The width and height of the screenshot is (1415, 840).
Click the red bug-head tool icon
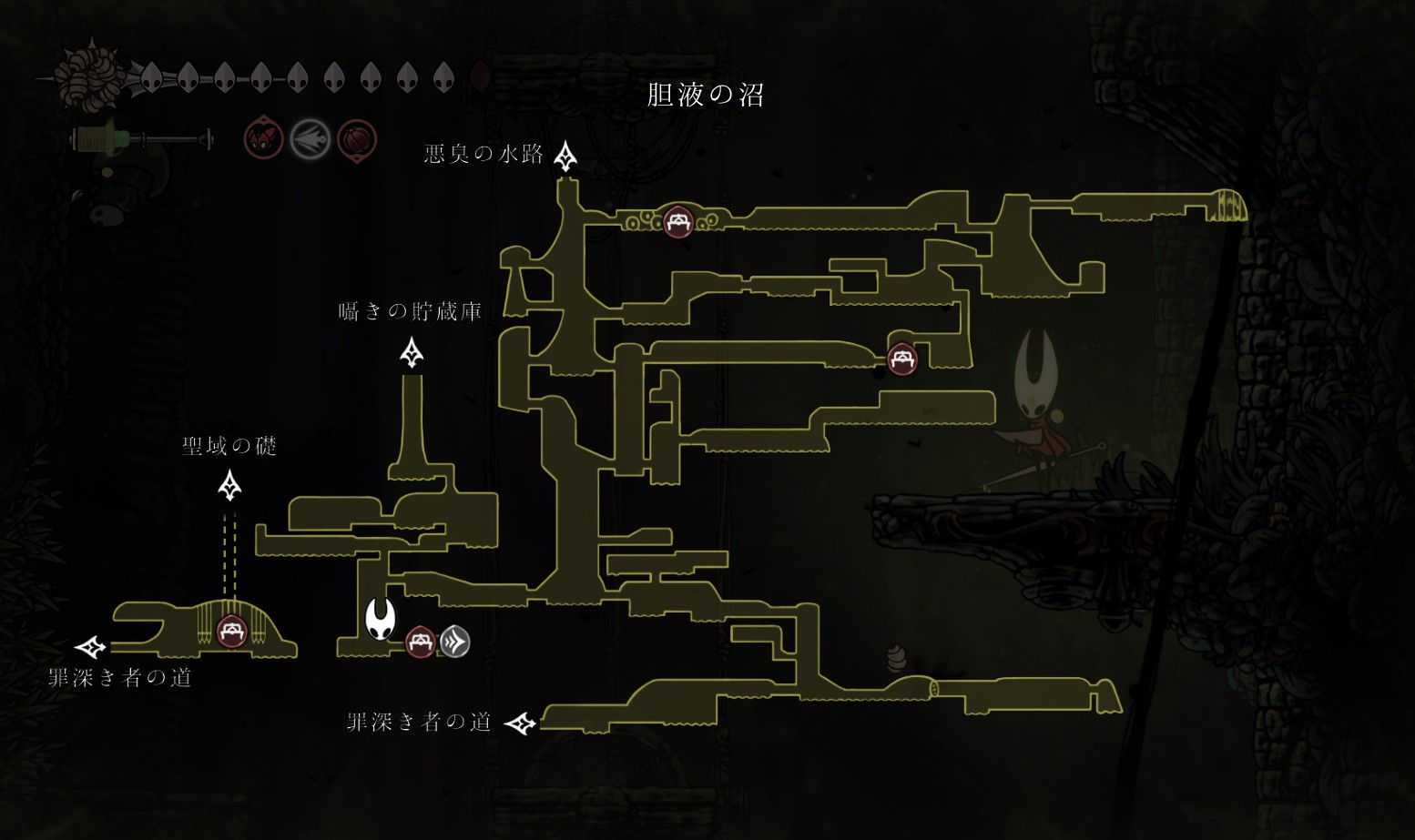(263, 140)
